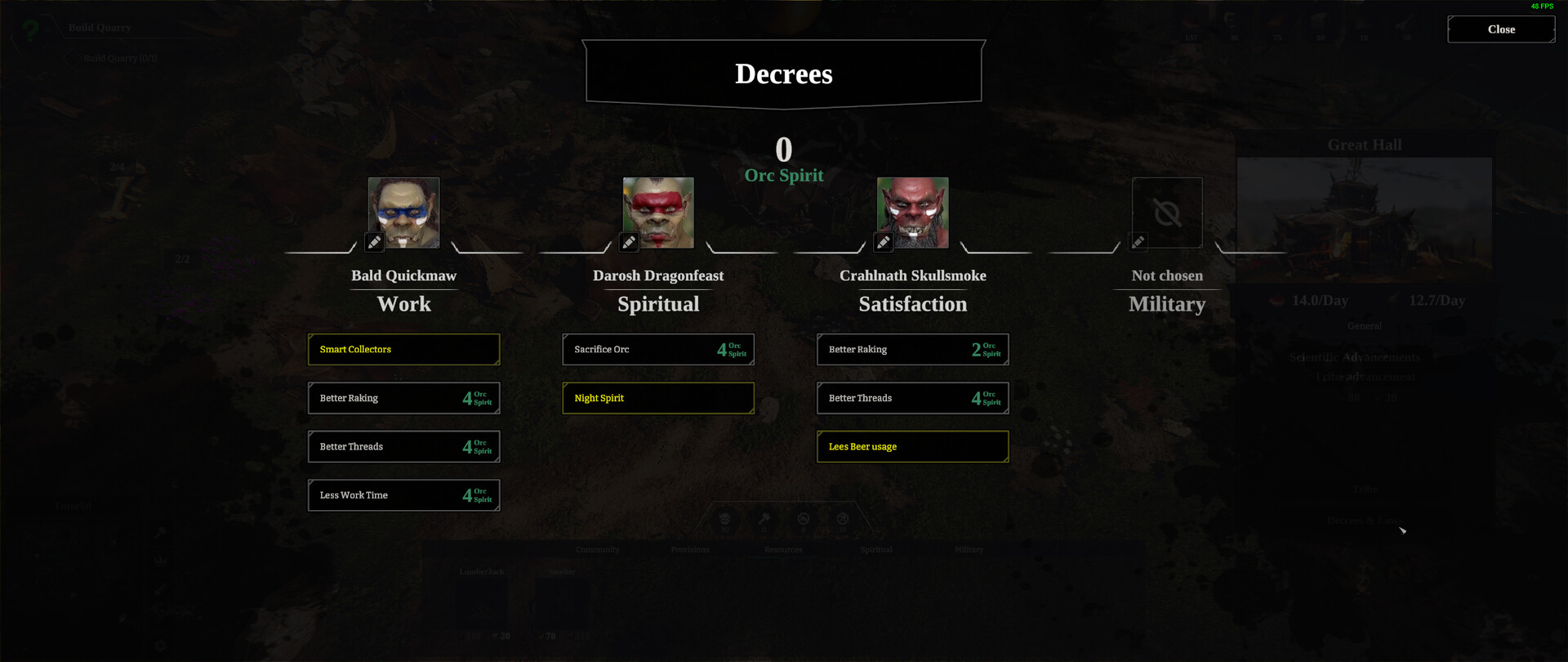
Task: Activate the Sacrifice Orc decree
Action: click(x=658, y=349)
